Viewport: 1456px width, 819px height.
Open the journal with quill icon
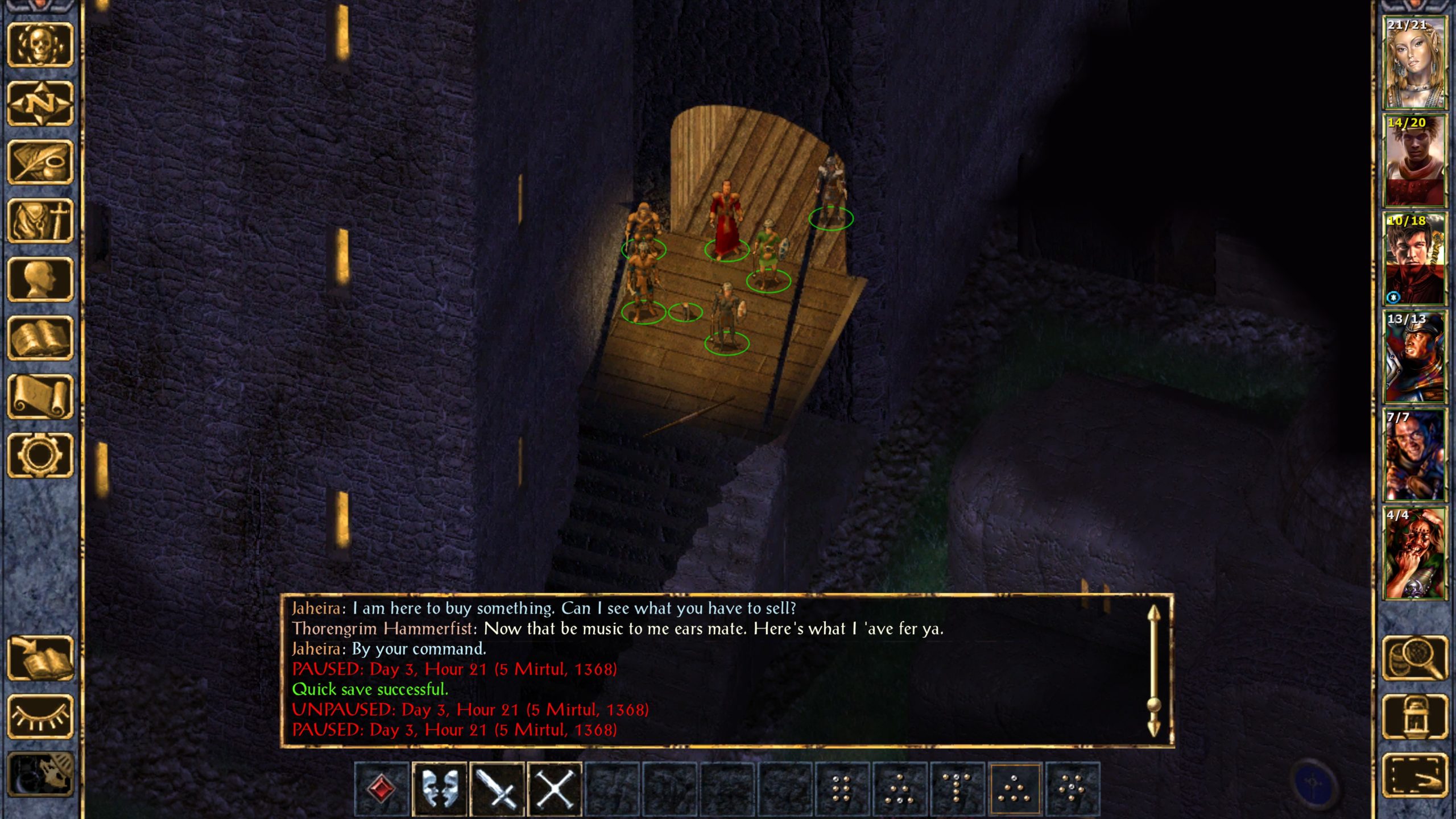click(40, 163)
